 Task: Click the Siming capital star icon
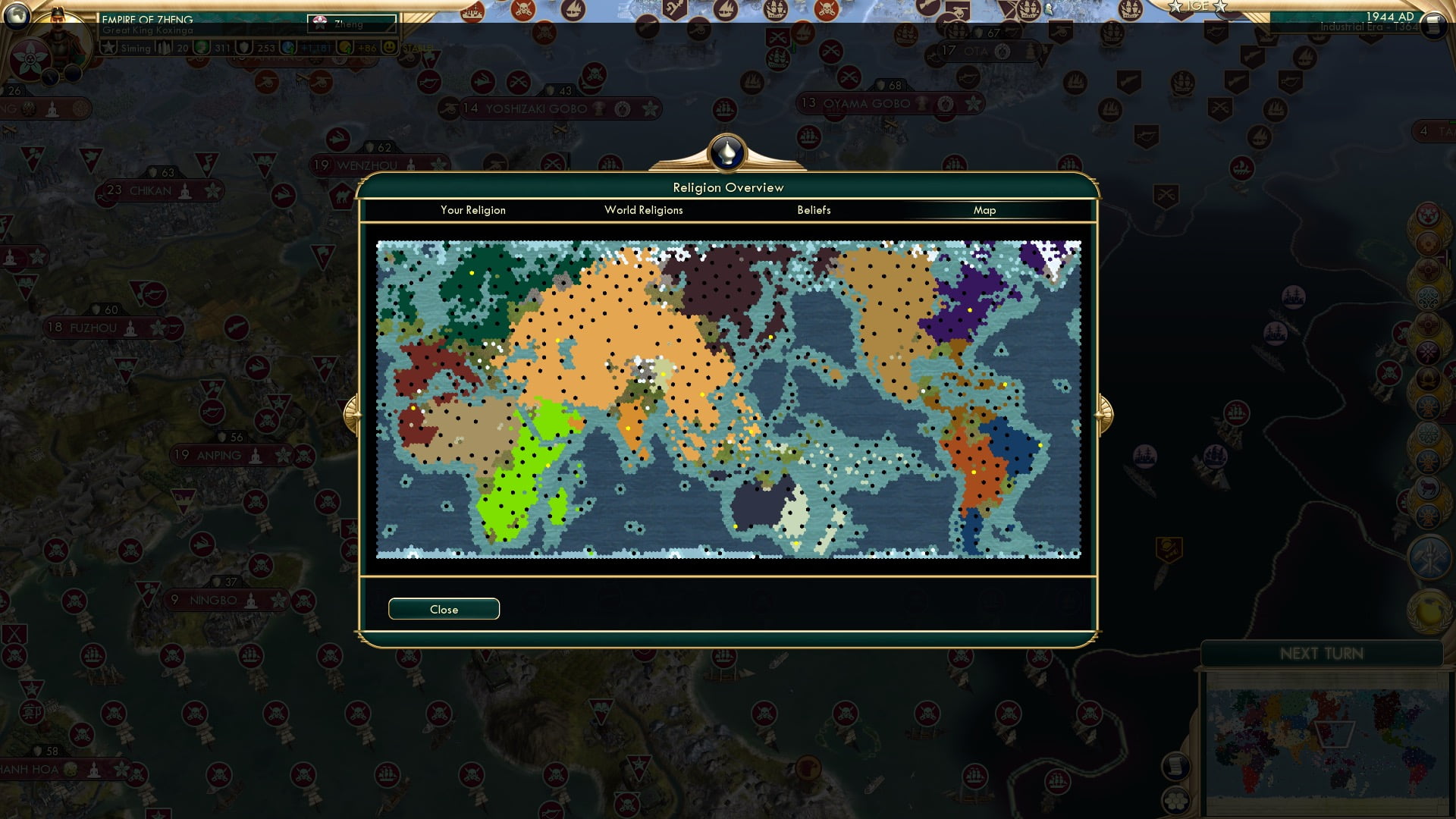pyautogui.click(x=108, y=47)
